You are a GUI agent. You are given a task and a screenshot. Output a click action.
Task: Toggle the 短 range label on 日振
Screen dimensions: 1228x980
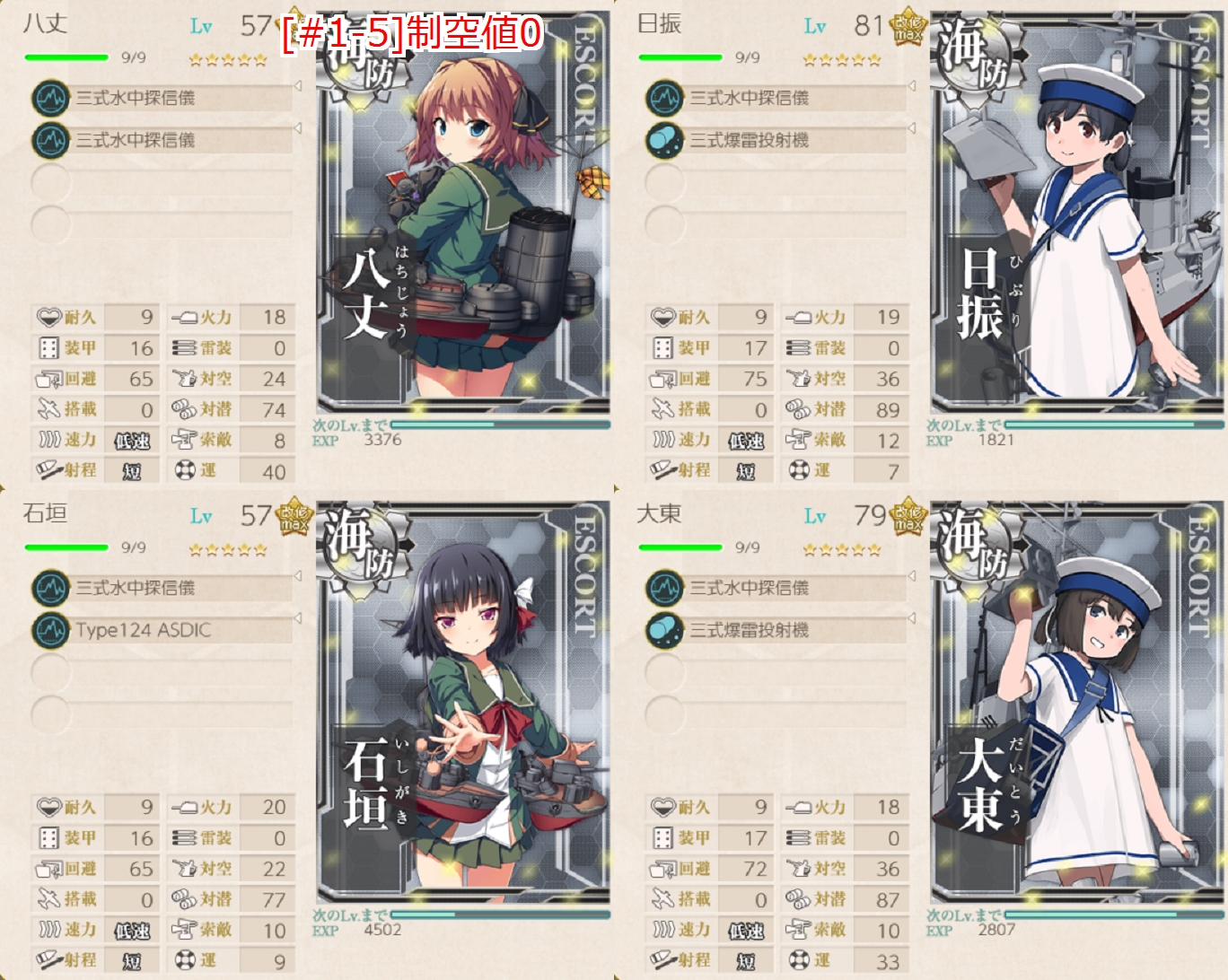click(747, 470)
